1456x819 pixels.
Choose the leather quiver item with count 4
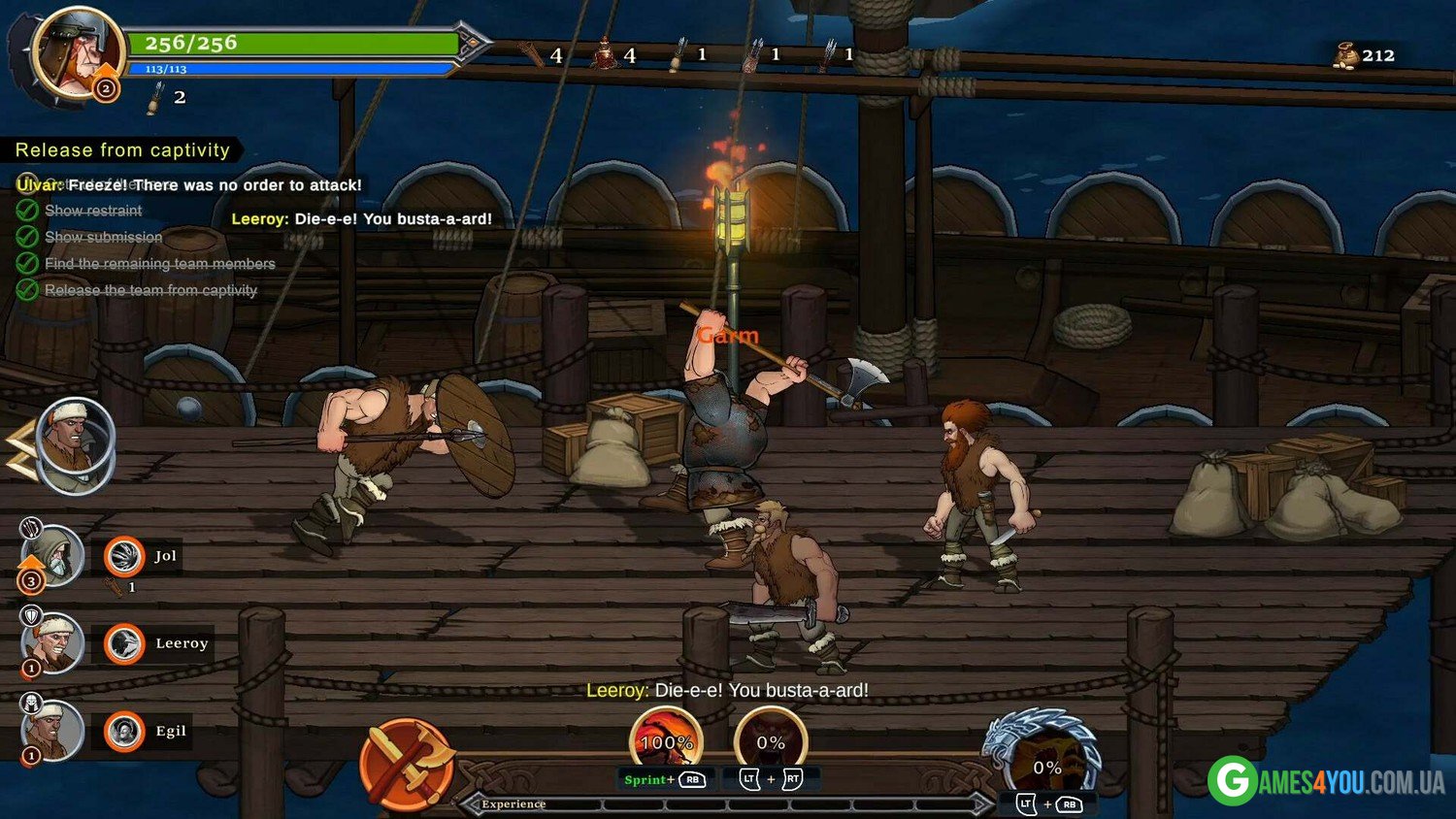(531, 54)
